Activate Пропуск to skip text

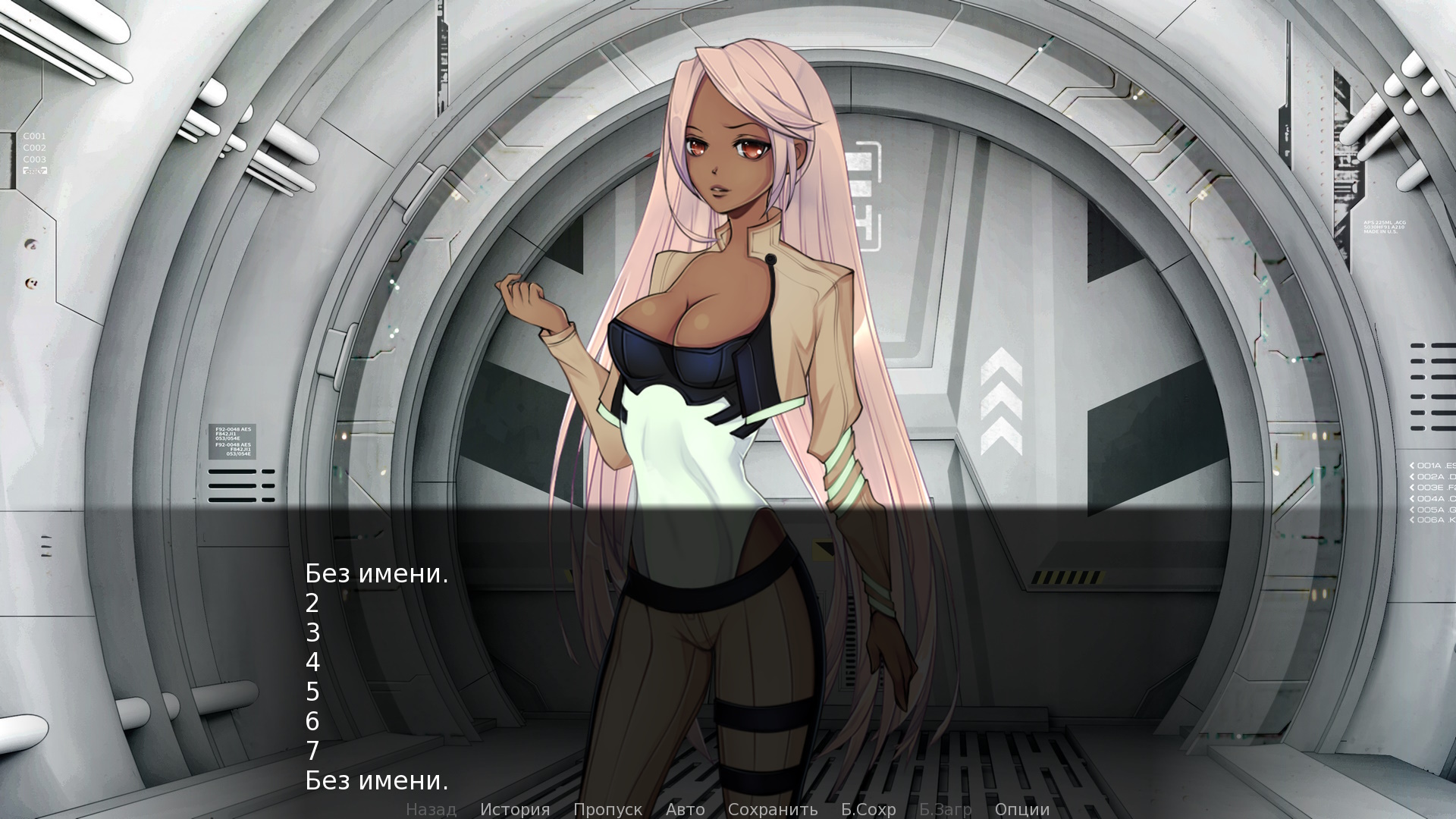(607, 809)
